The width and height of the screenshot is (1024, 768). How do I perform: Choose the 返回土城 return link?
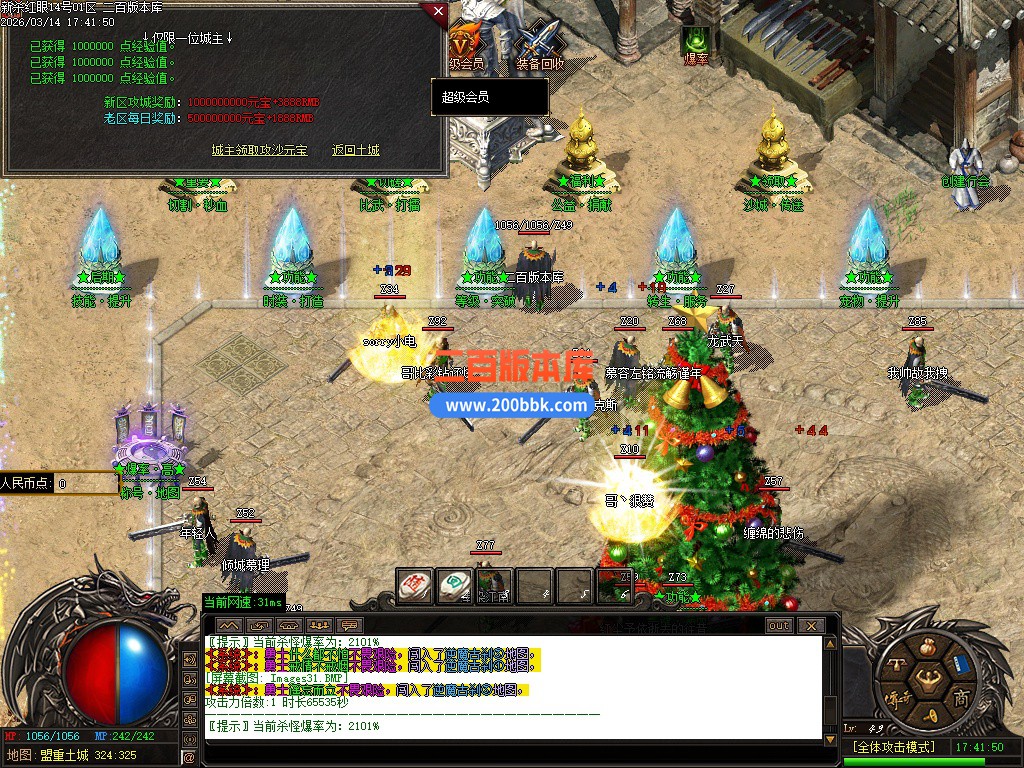tap(356, 150)
